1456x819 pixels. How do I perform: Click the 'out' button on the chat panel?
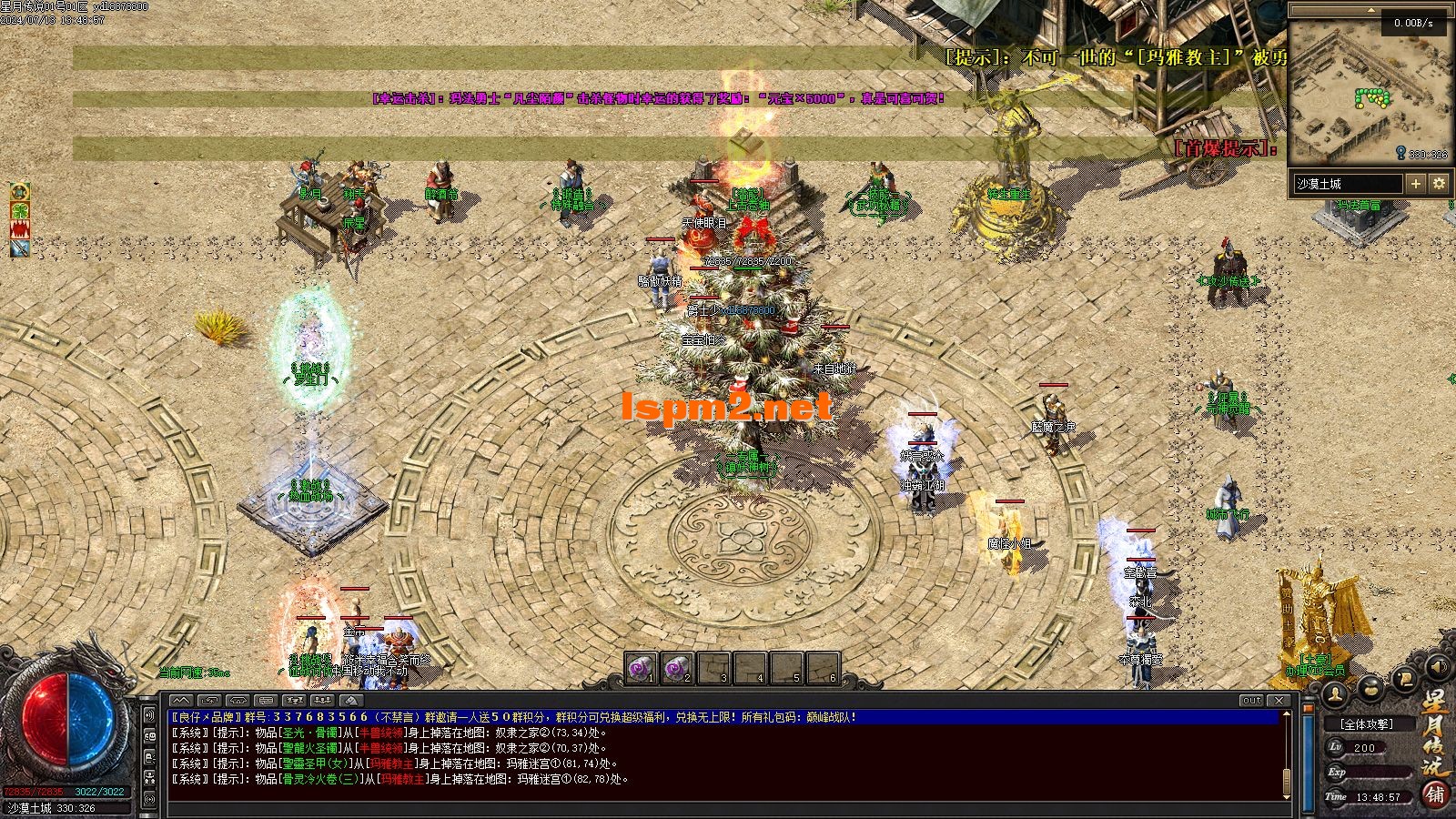[1252, 700]
